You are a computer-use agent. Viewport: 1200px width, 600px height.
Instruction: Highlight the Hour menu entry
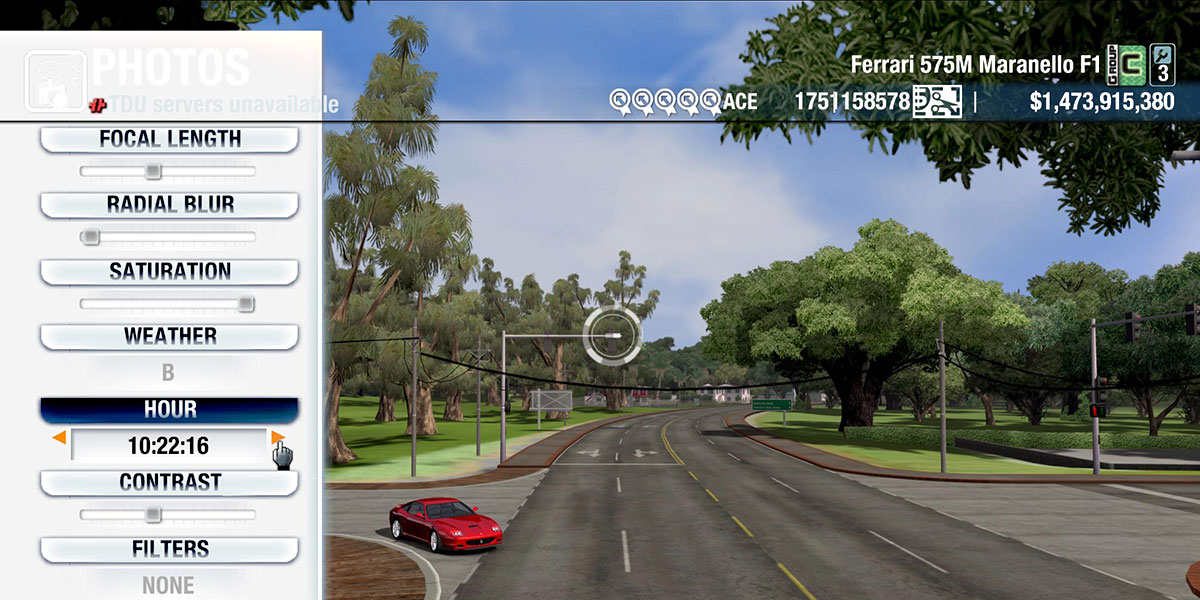[x=169, y=410]
